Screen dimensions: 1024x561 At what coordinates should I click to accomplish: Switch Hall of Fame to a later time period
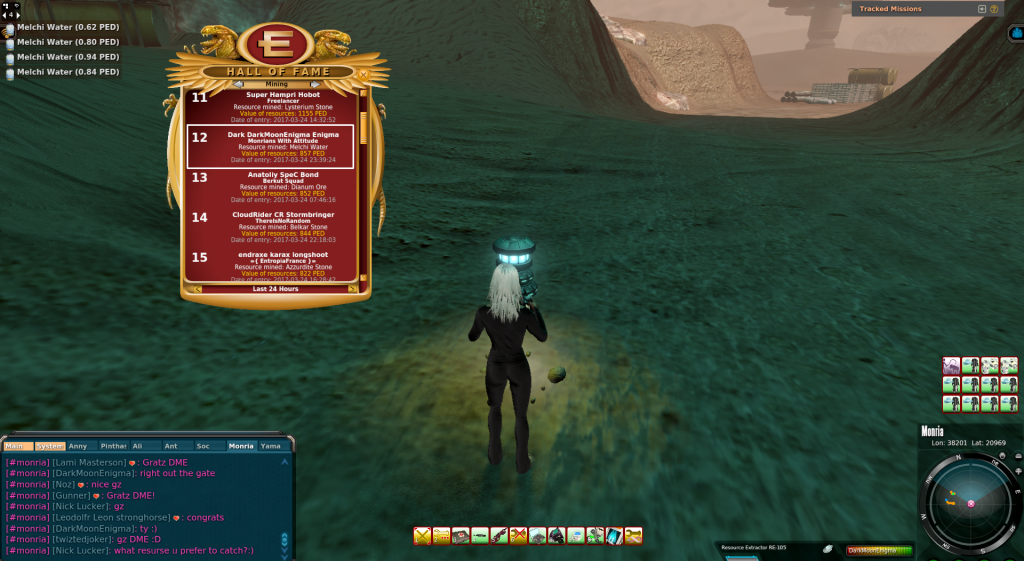tap(352, 289)
